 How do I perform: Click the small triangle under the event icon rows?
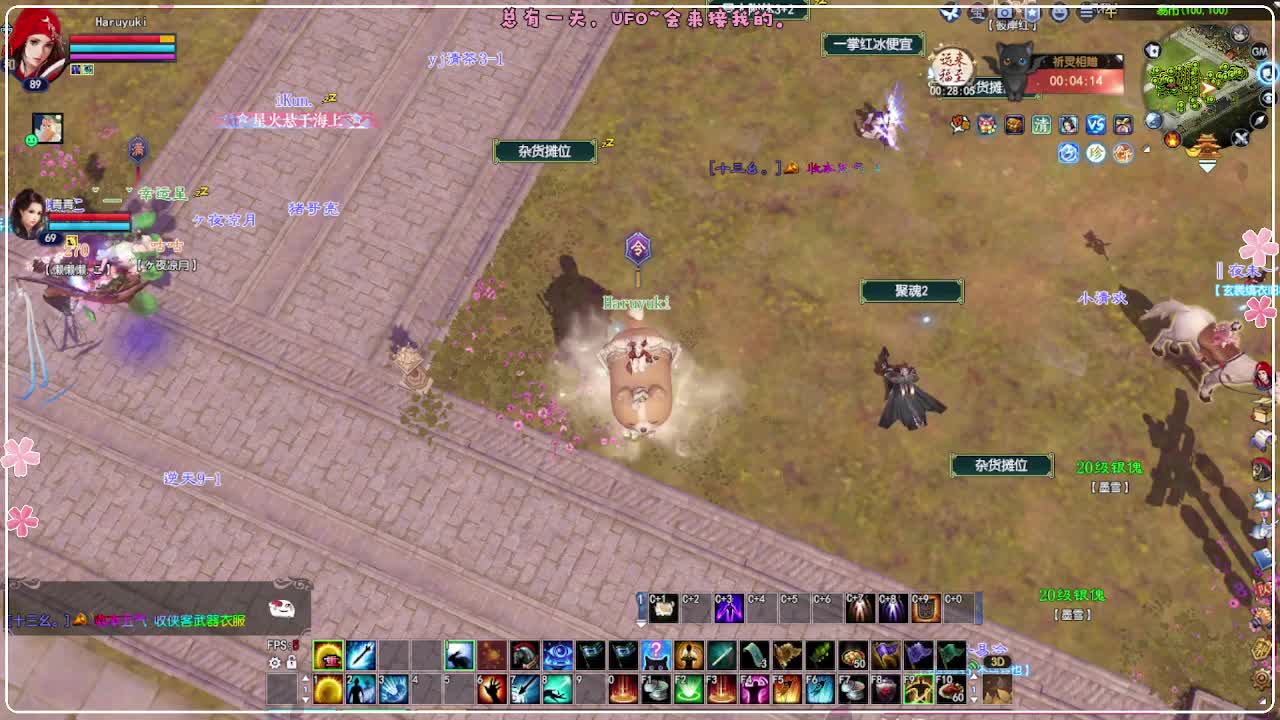tap(1146, 149)
